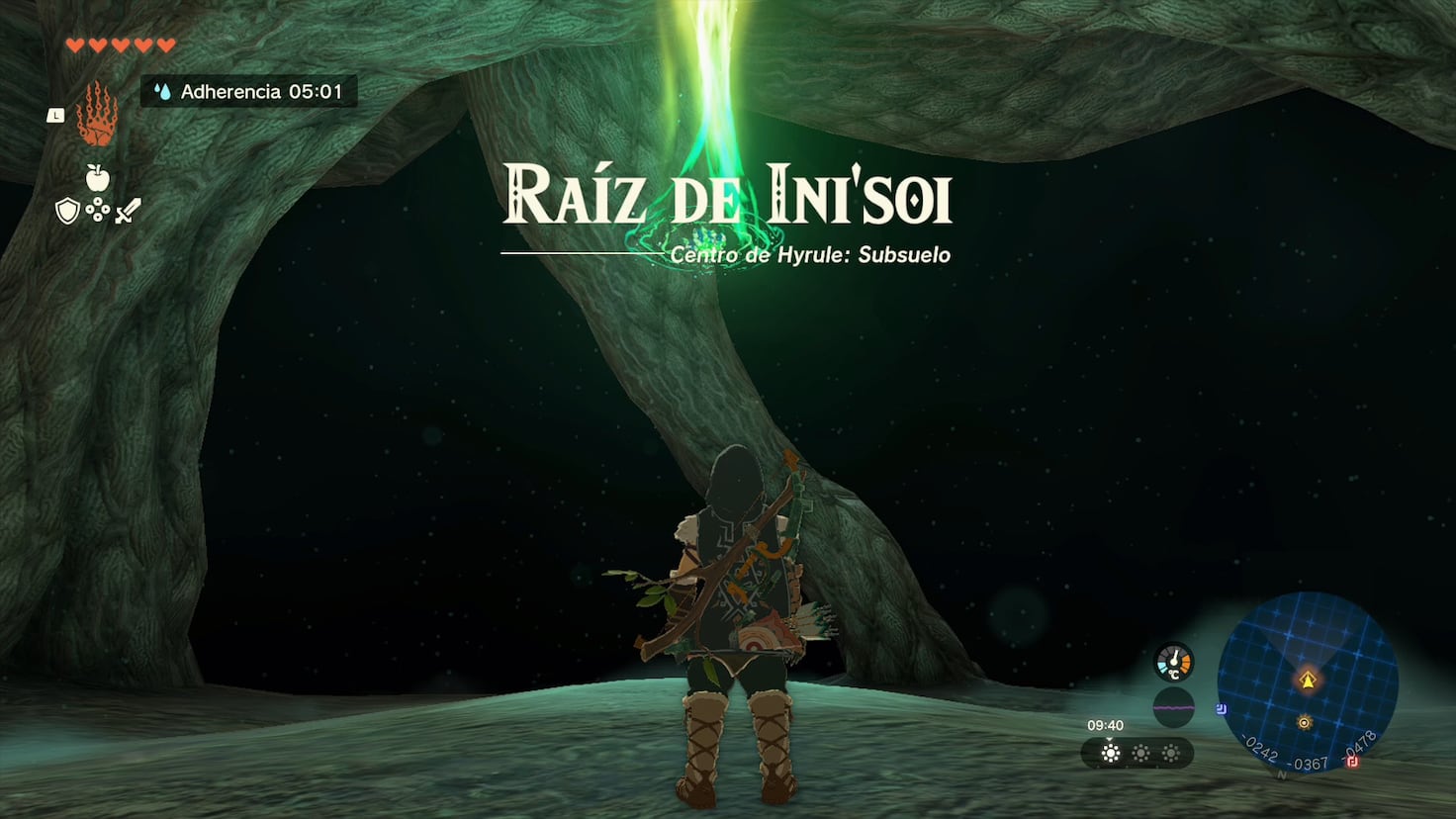The width and height of the screenshot is (1456, 819).
Task: Select the yellow player arrow on the minimap
Action: click(x=1308, y=680)
